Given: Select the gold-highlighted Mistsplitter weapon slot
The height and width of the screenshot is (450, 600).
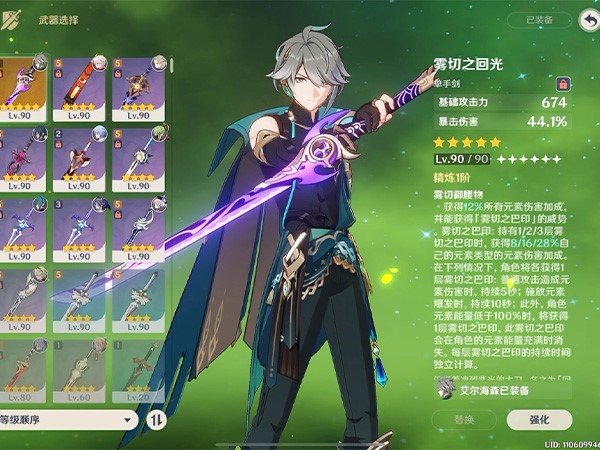Looking at the screenshot, I should (21, 87).
